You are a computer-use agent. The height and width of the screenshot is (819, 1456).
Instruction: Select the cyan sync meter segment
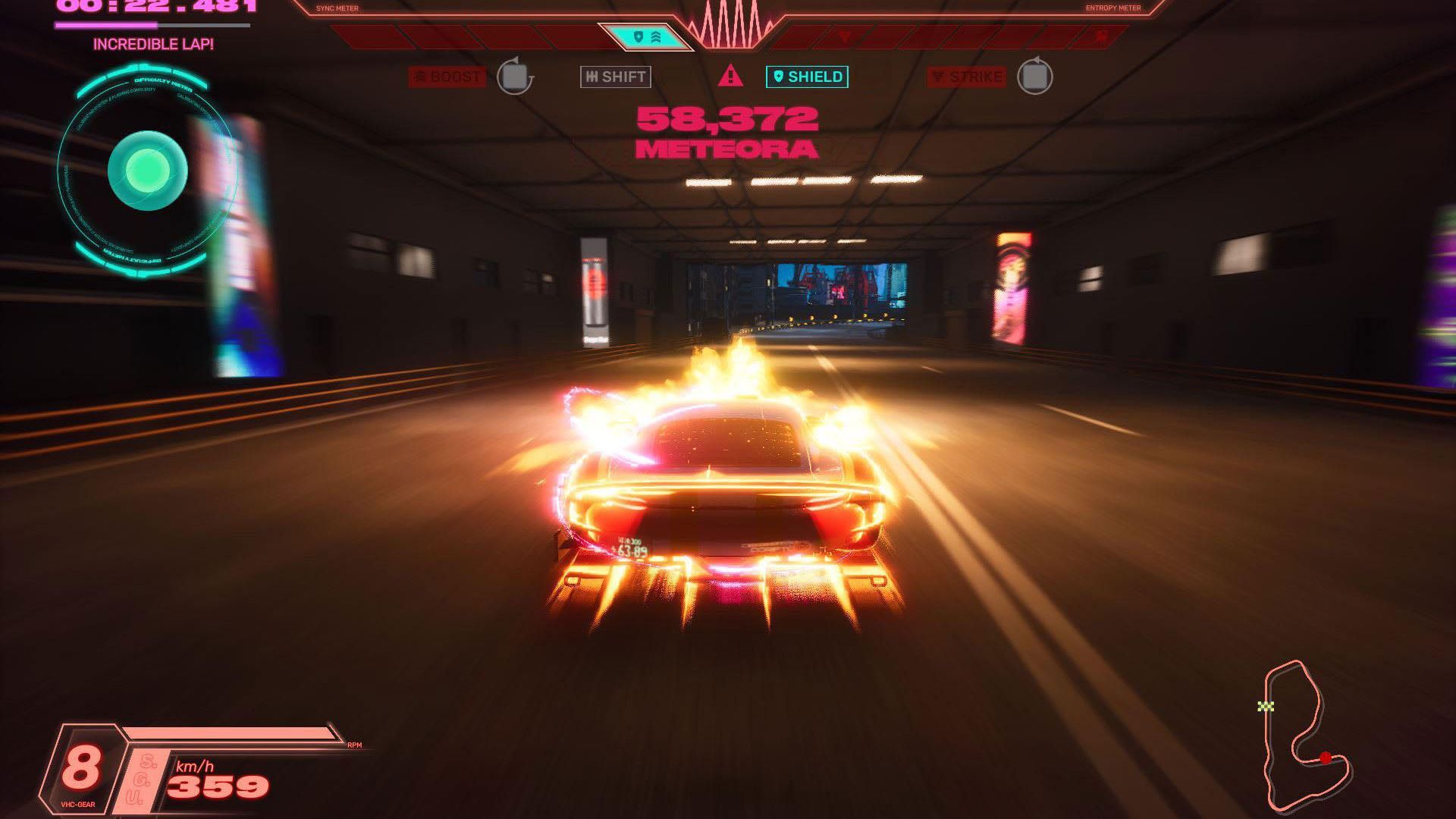(645, 36)
